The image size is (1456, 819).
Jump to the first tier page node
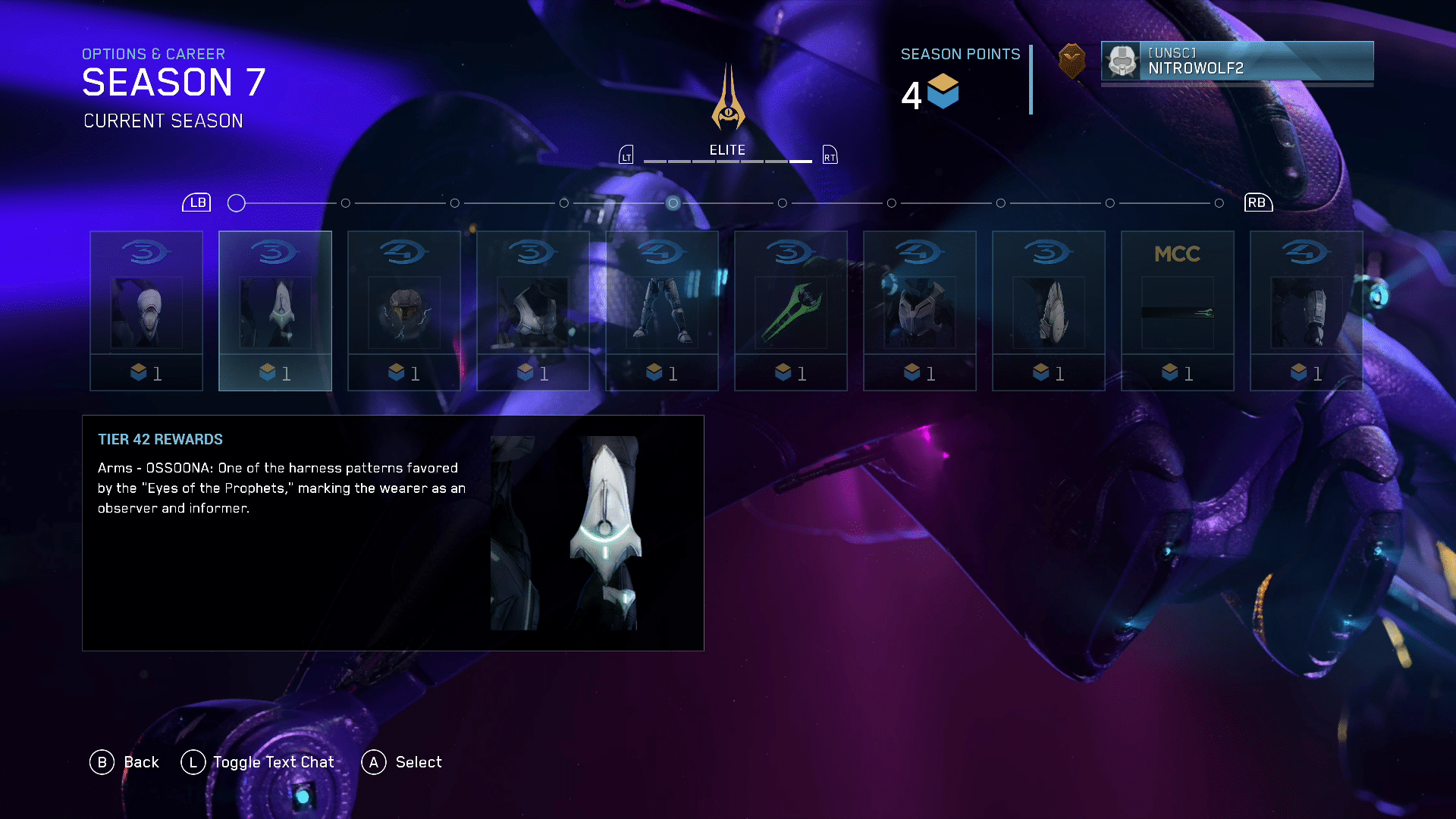[x=237, y=203]
